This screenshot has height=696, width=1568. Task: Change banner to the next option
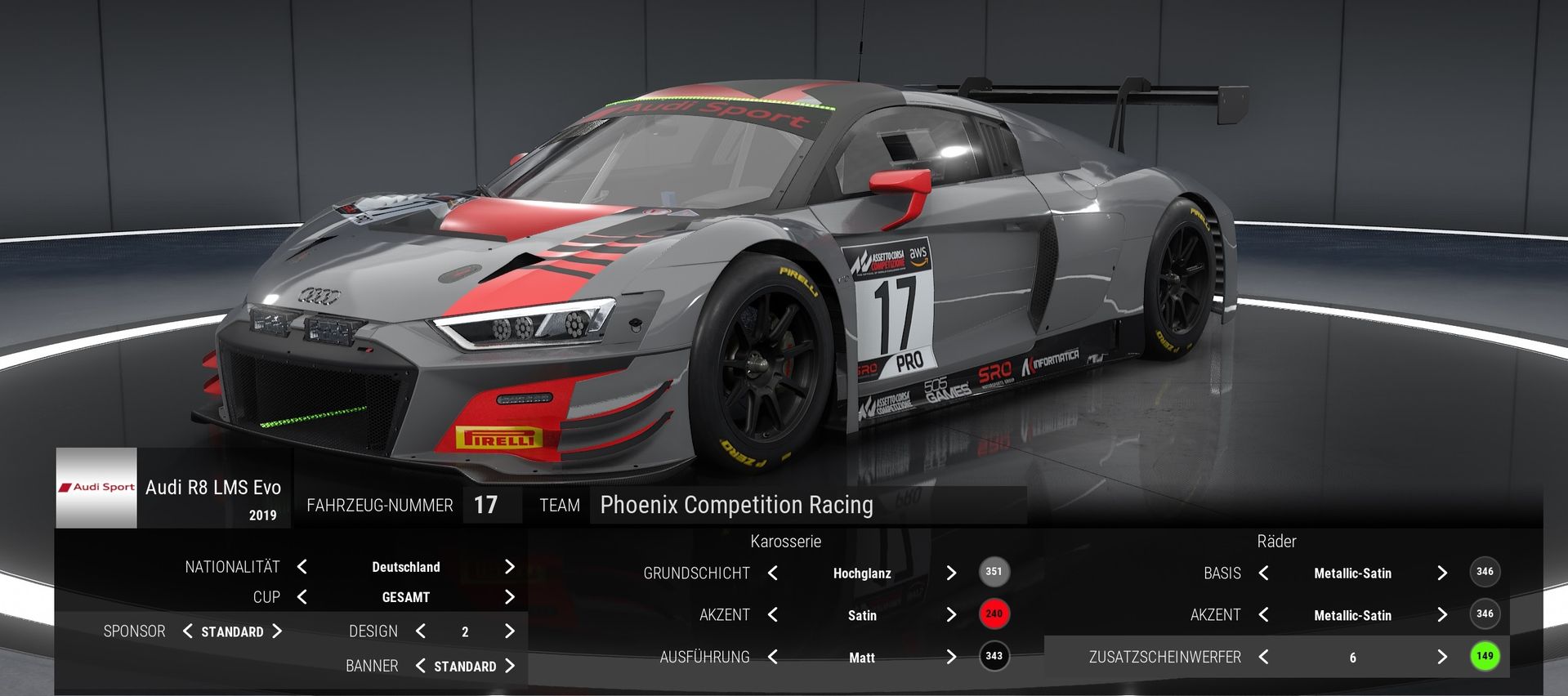pos(510,666)
